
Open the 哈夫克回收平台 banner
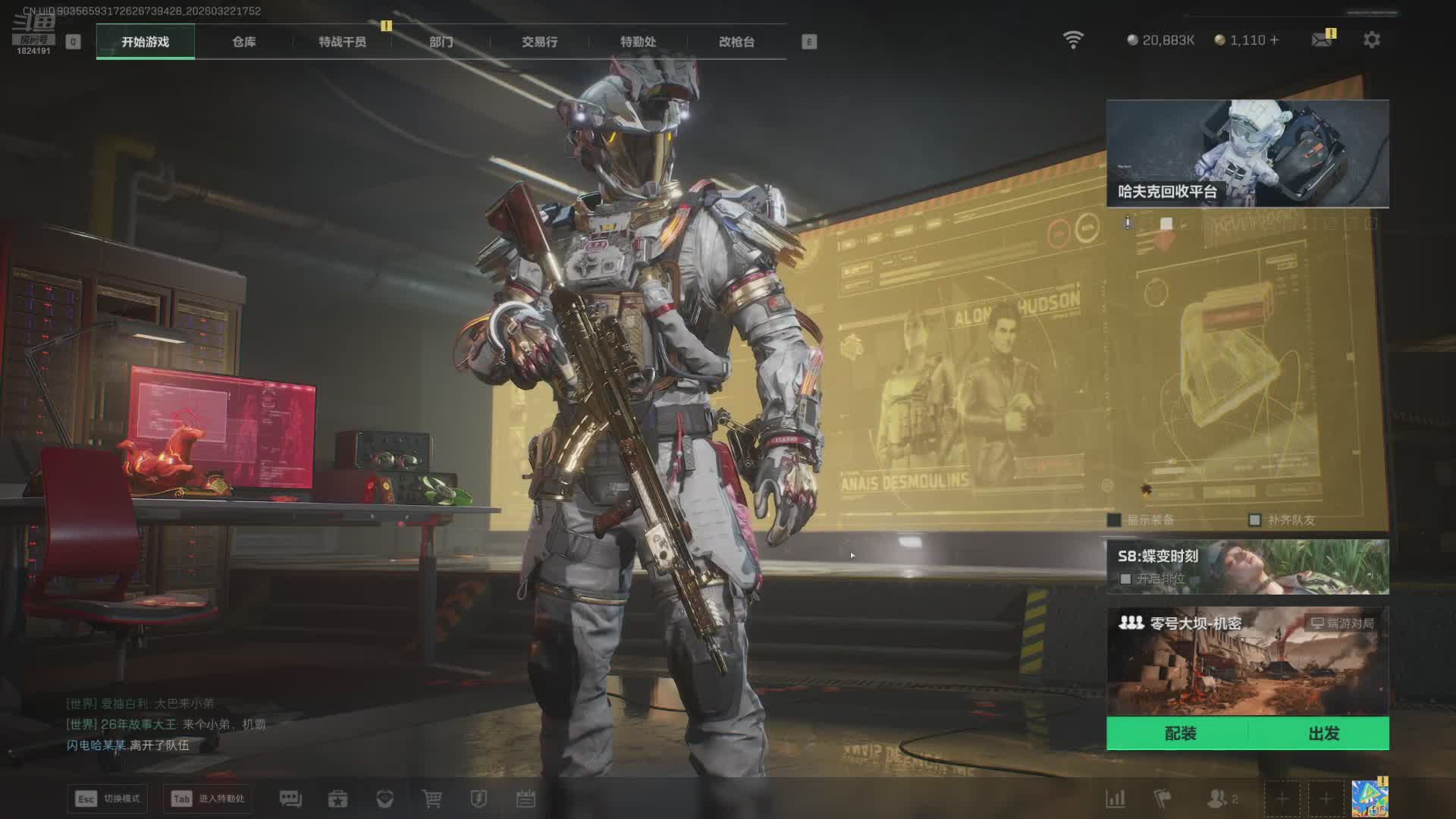[x=1247, y=153]
